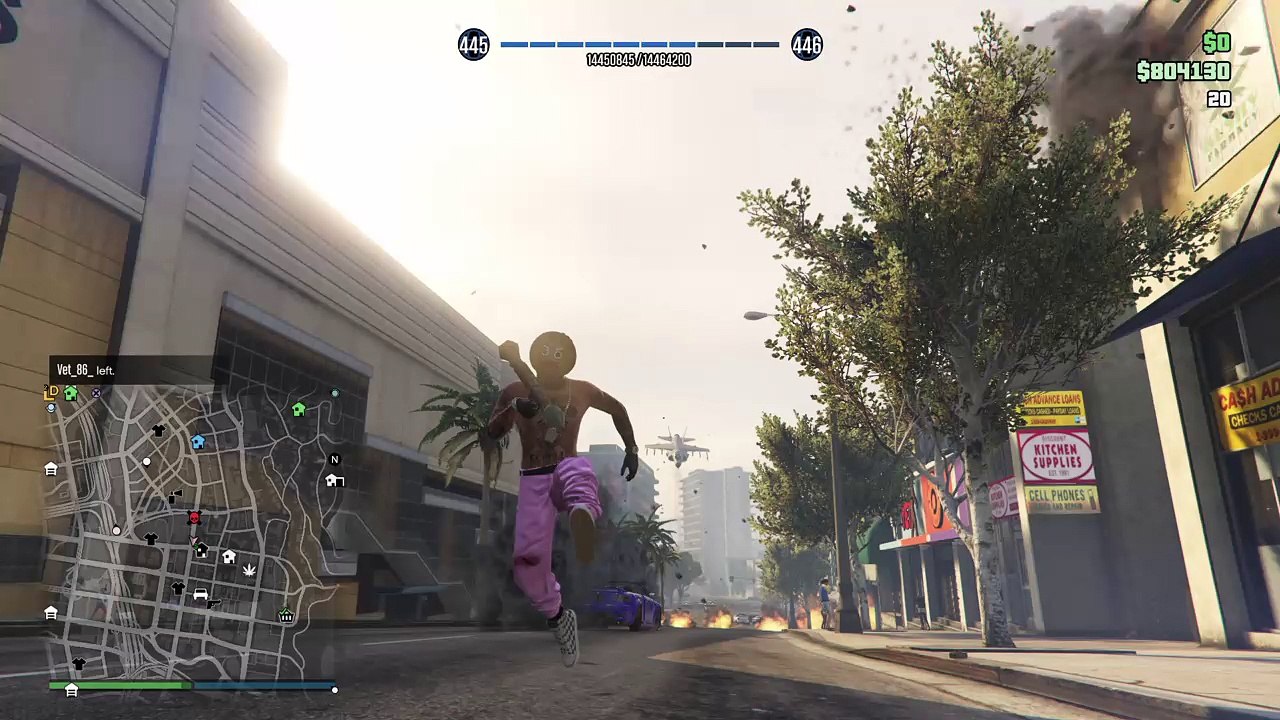
Task: Select the spray can mod shop marker
Action: point(175,496)
